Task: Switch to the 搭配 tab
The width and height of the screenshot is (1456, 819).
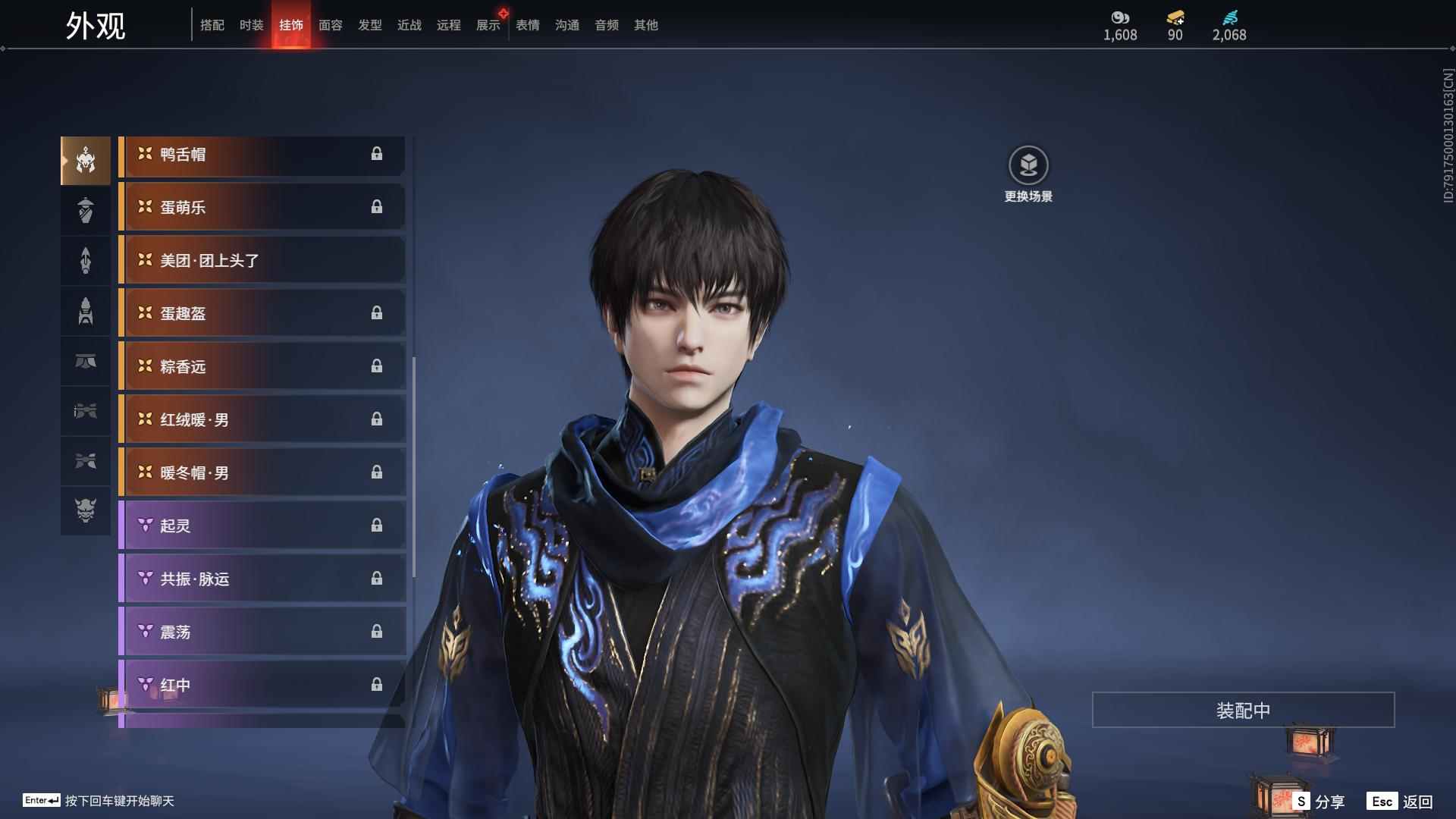Action: (212, 25)
